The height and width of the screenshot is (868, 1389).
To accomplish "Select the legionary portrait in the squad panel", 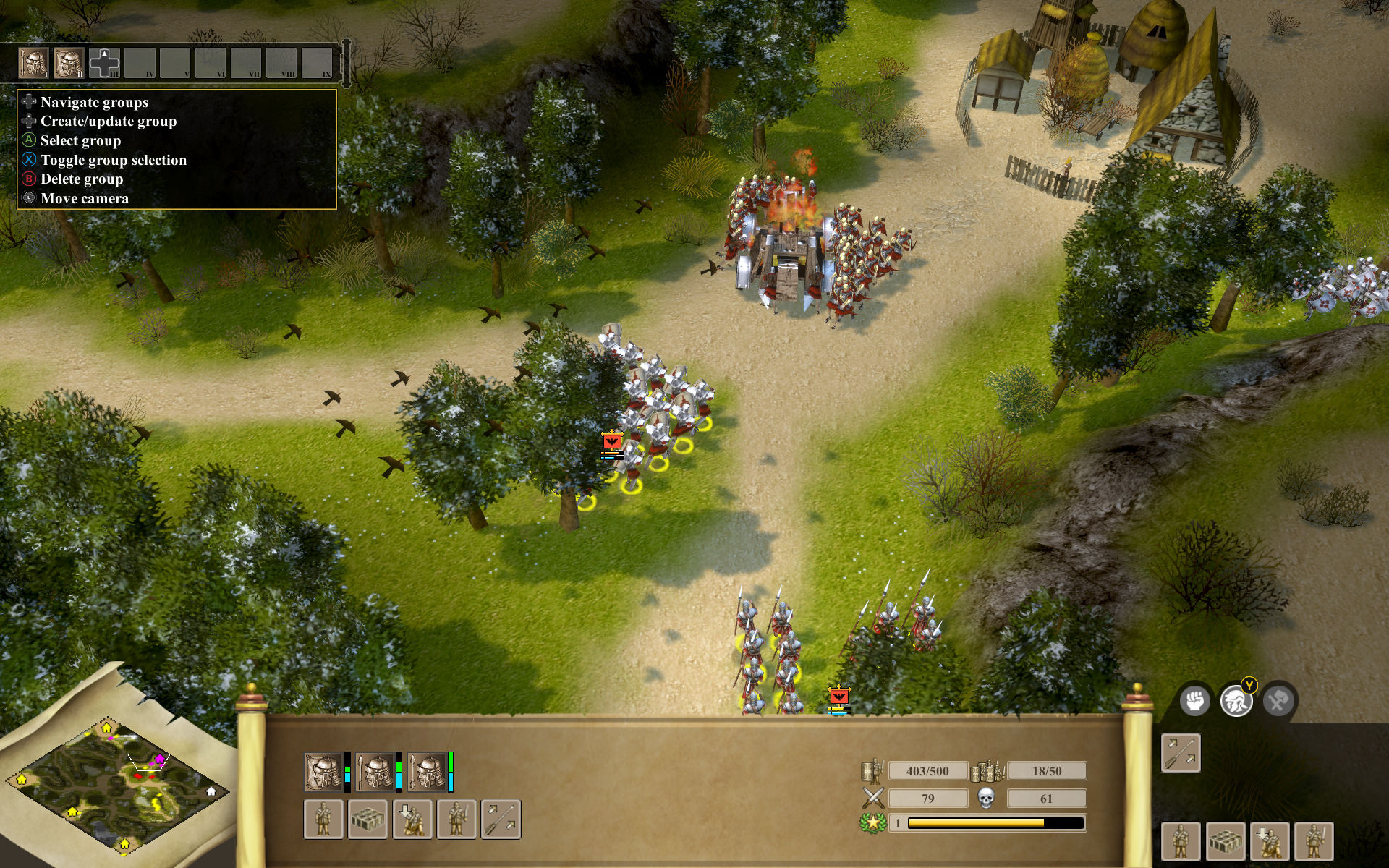I will [x=322, y=772].
